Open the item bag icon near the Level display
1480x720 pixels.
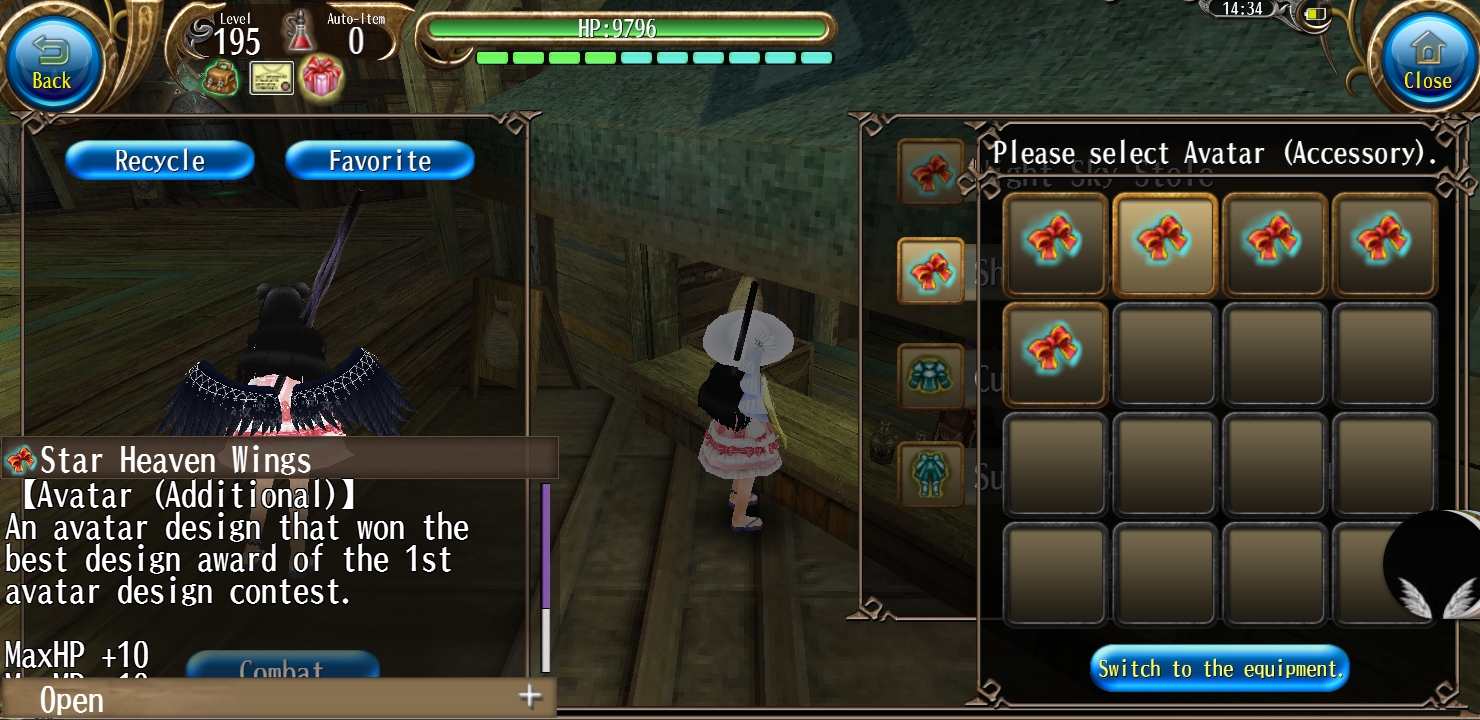pyautogui.click(x=219, y=78)
